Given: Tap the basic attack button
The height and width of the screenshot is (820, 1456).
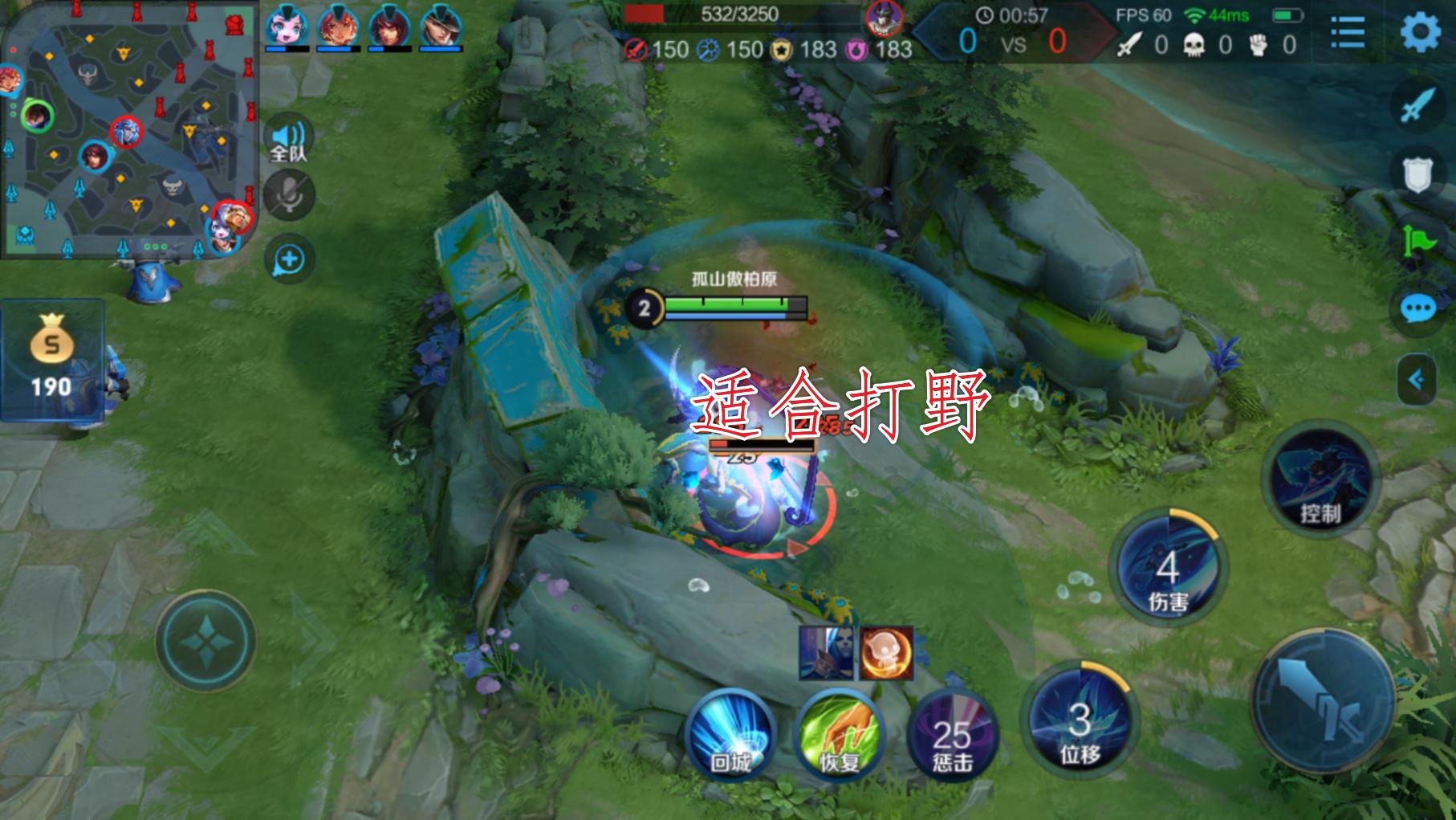Looking at the screenshot, I should (x=1323, y=700).
